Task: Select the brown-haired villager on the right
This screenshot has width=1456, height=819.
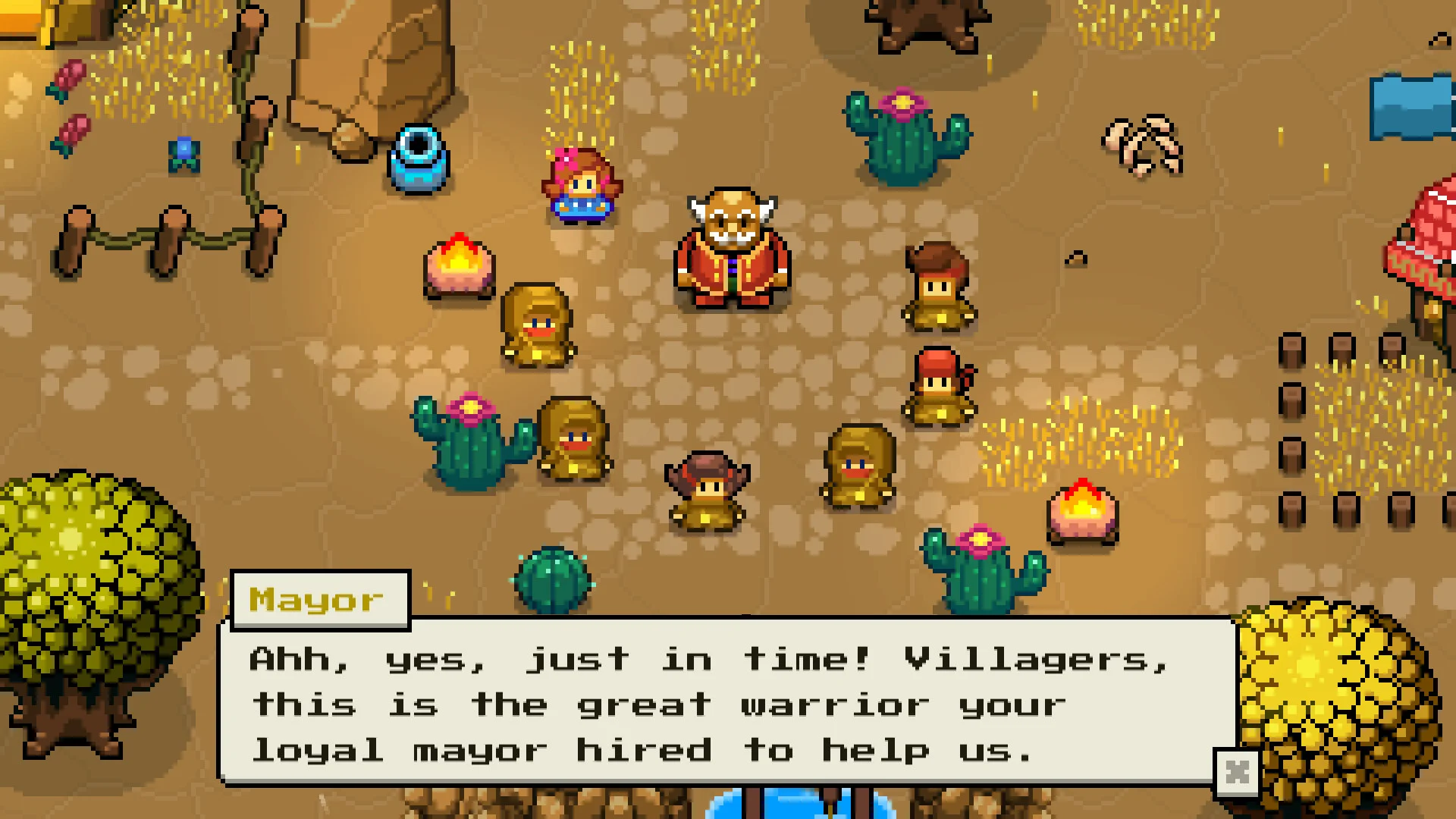Action: [937, 288]
